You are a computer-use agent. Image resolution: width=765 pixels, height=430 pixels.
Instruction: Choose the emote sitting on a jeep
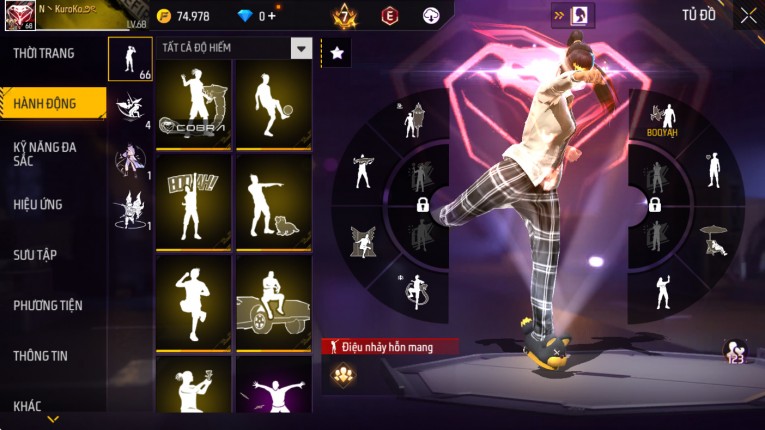(273, 303)
